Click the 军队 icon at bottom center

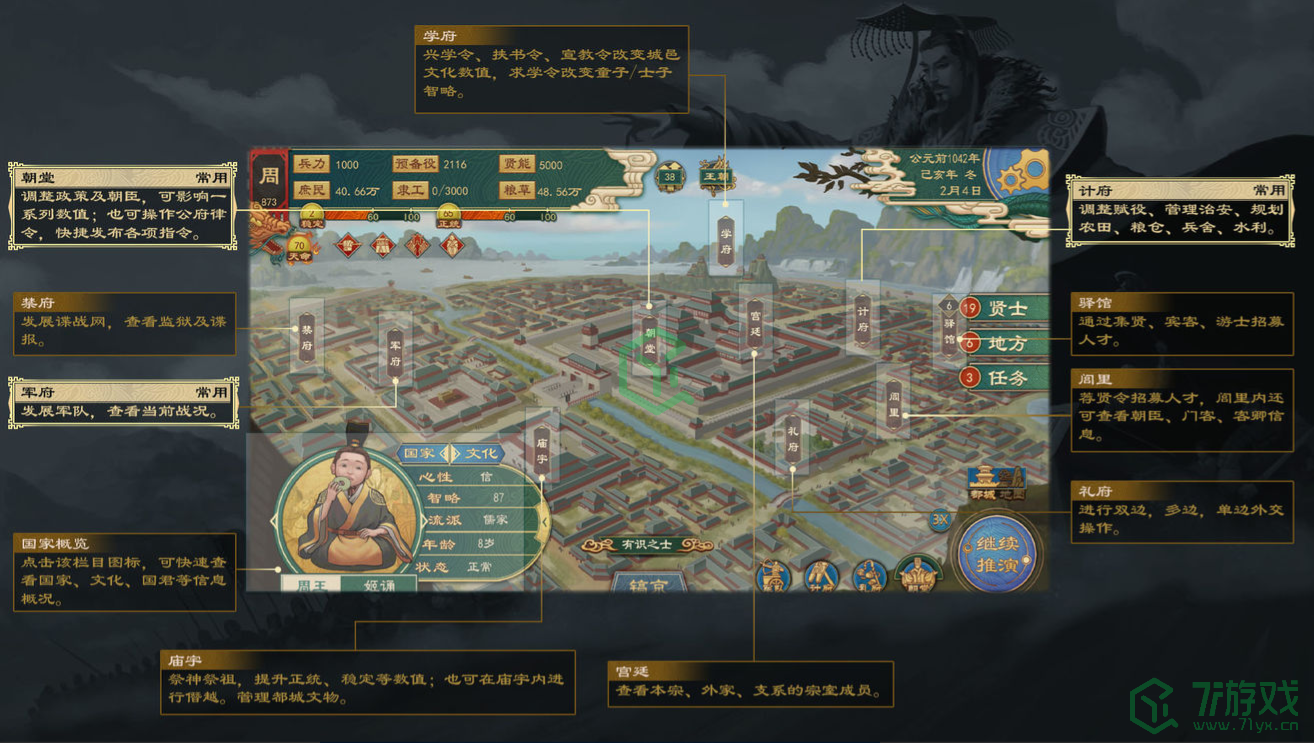(x=773, y=573)
